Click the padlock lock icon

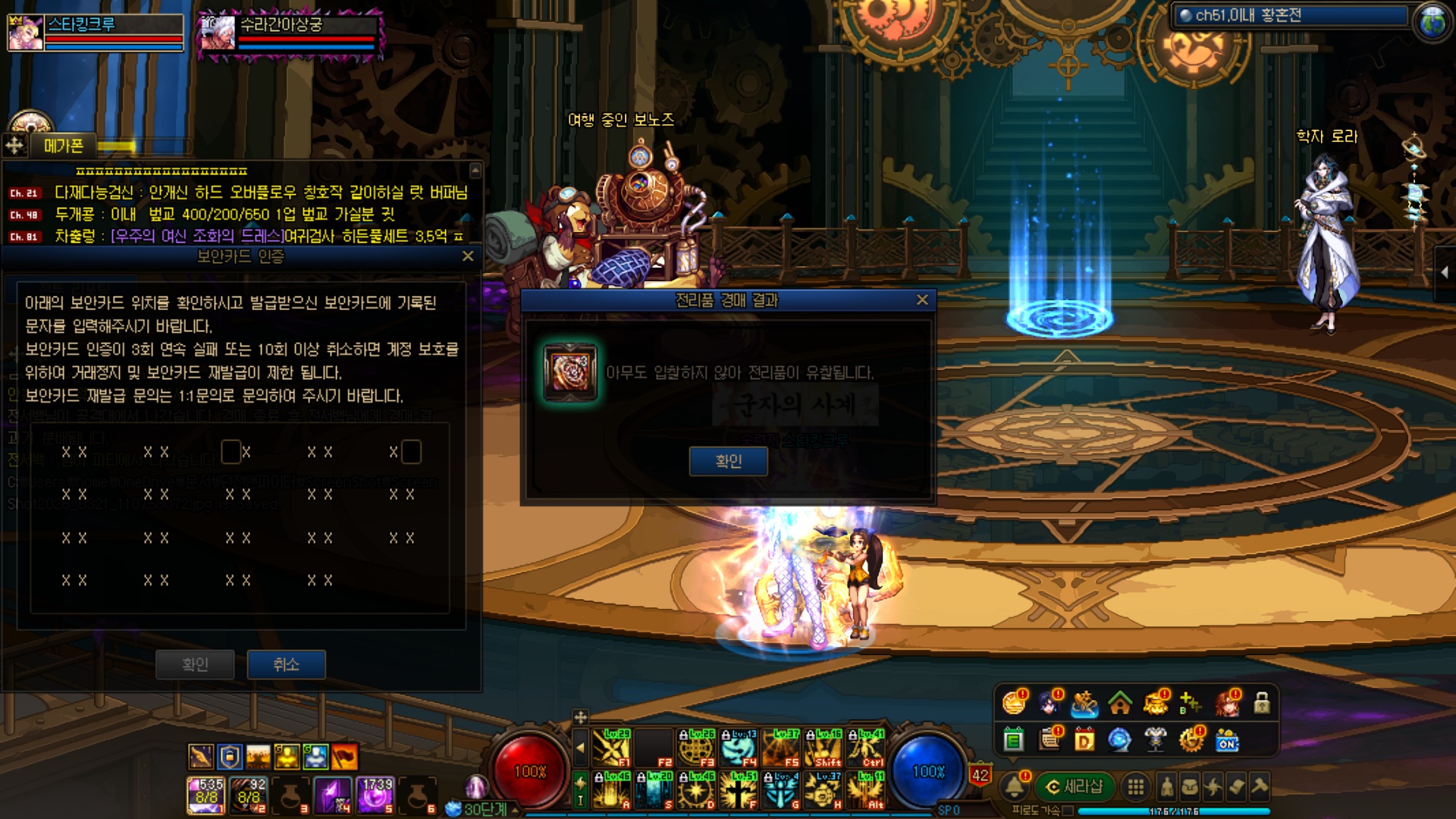coord(1262,703)
